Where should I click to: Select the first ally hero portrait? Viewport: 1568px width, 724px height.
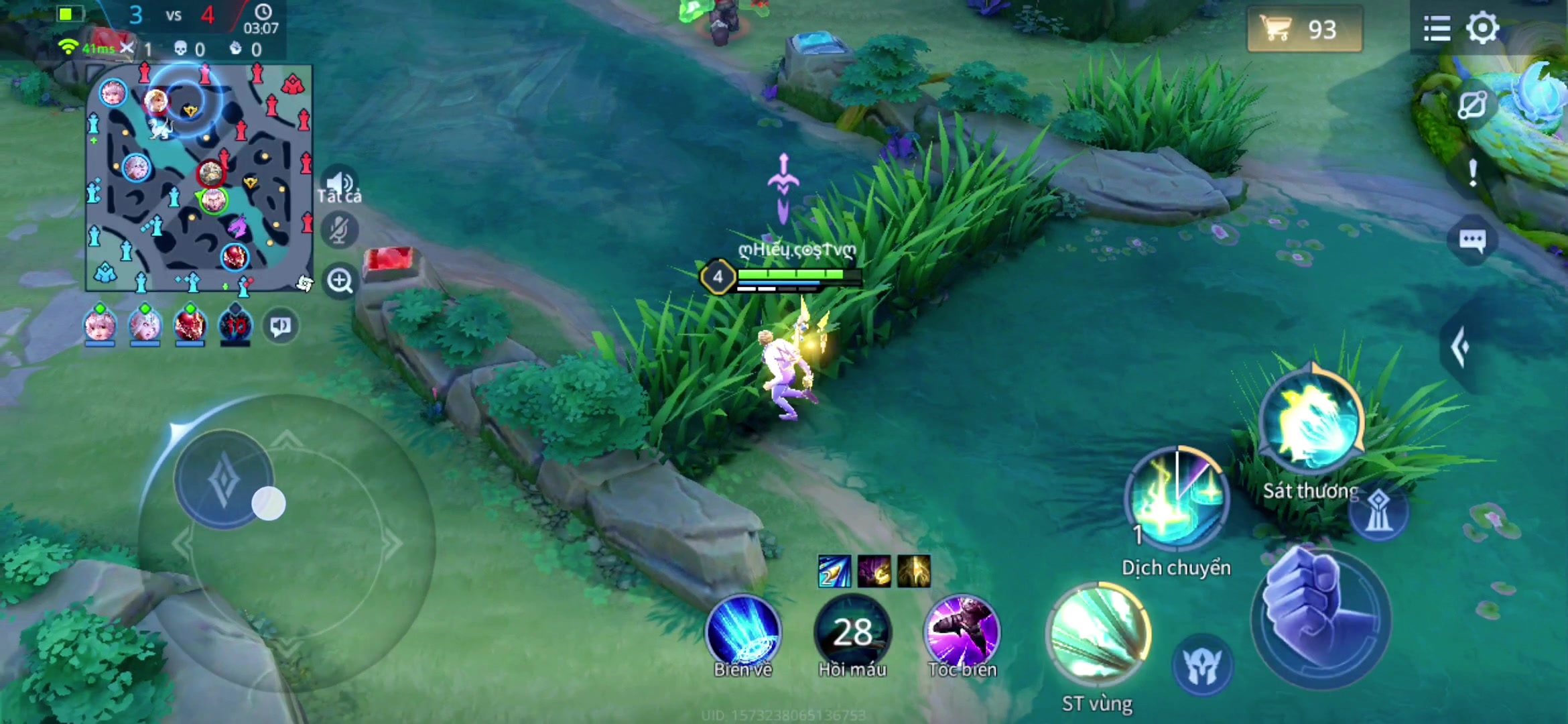point(101,324)
